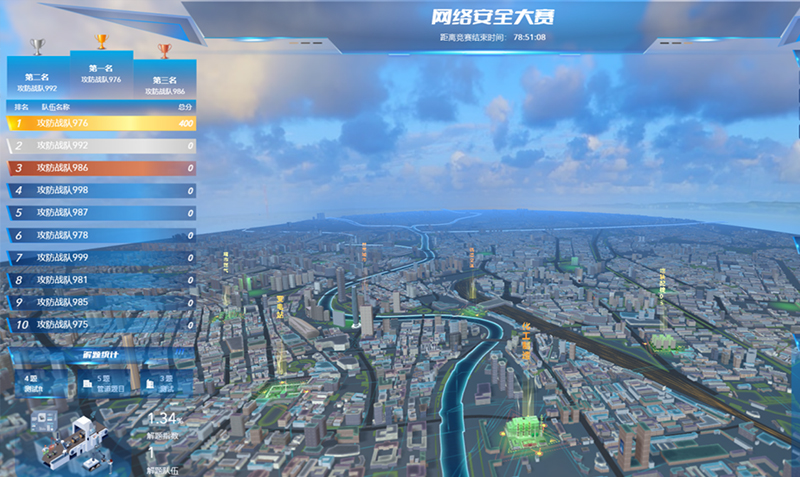800x477 pixels.
Task: Choose the rank 10 row 攻防战队975
Action: click(100, 325)
